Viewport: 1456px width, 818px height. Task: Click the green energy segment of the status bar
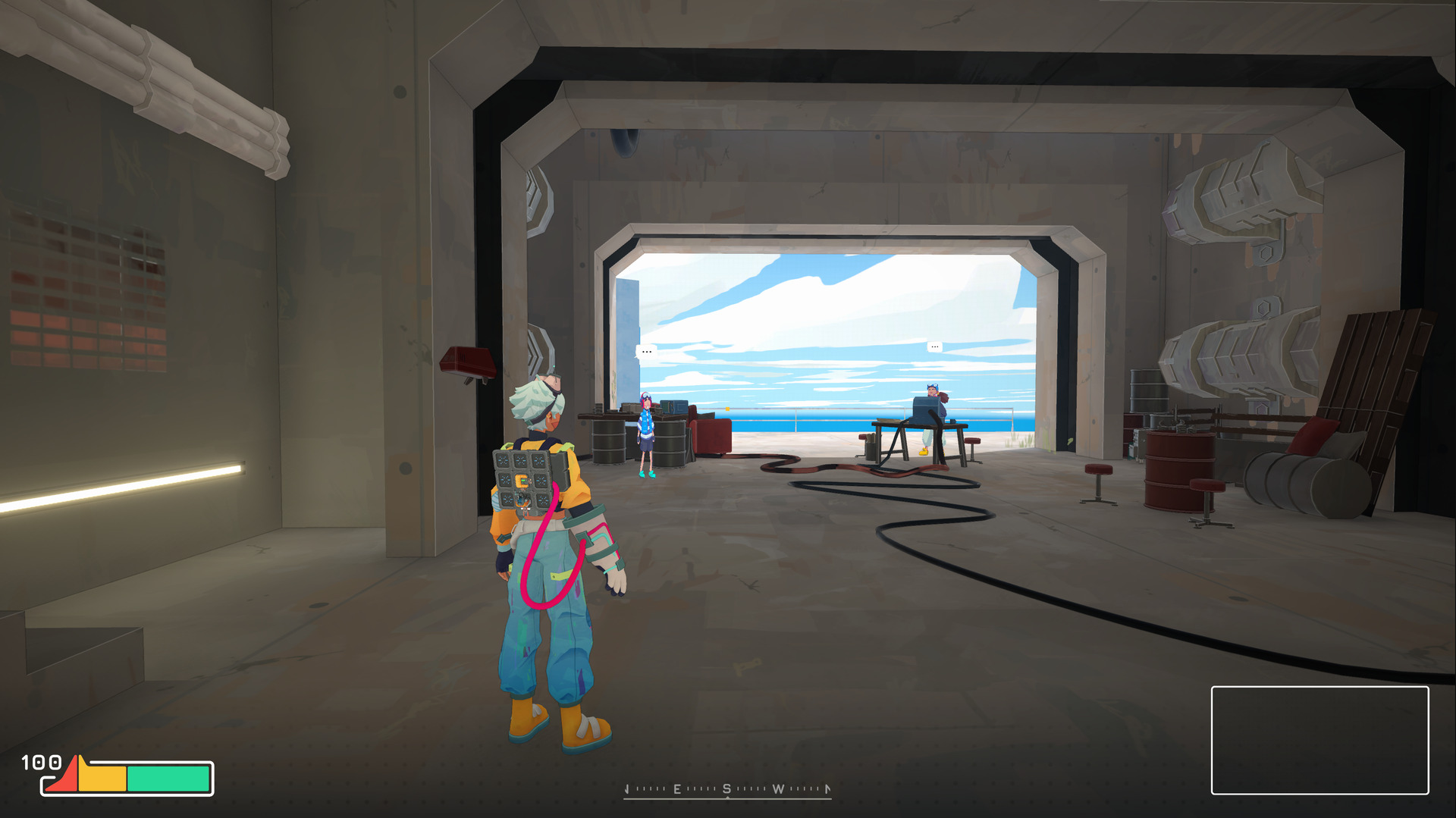tap(168, 780)
